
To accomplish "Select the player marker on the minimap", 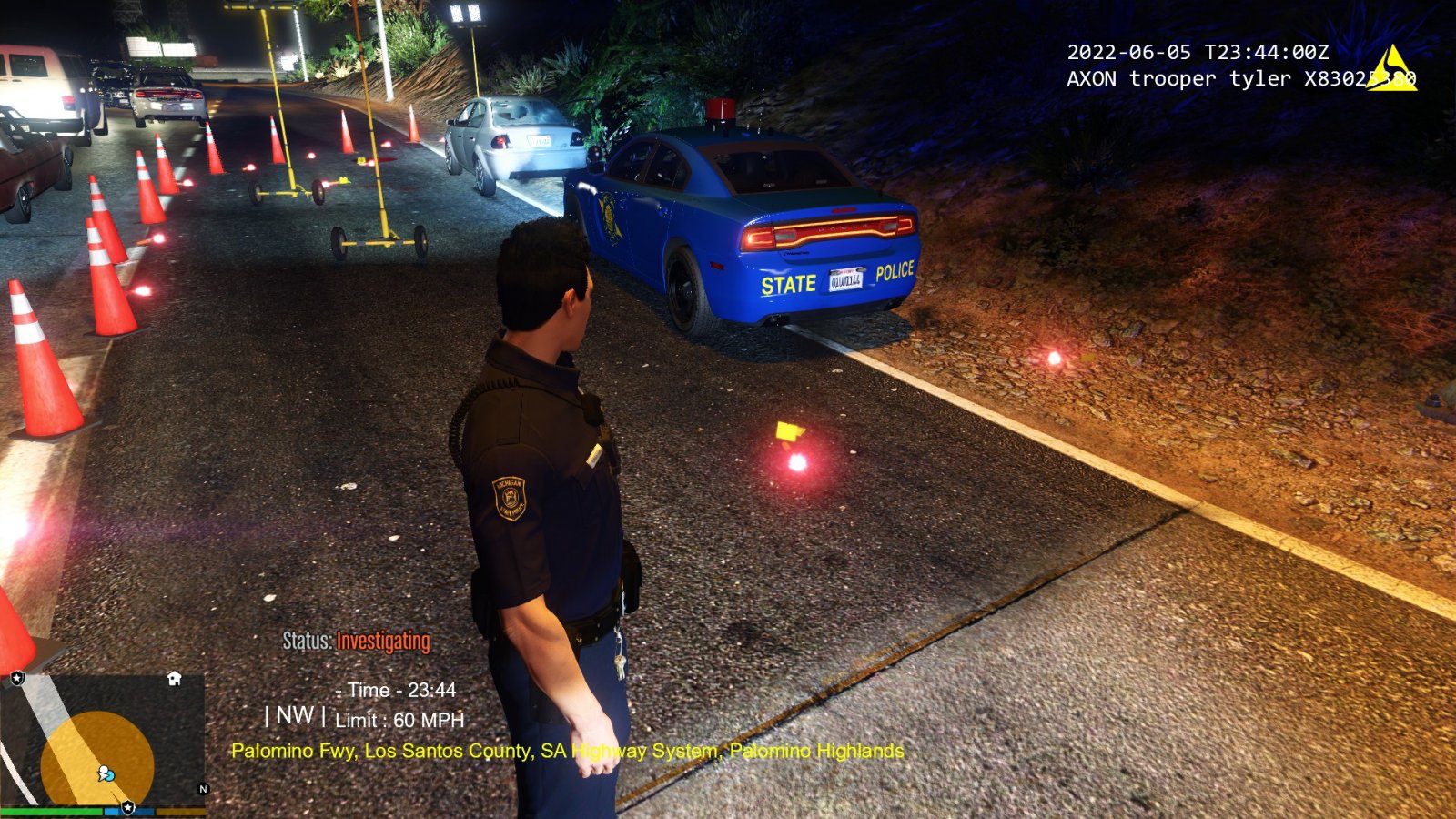I will click(106, 774).
